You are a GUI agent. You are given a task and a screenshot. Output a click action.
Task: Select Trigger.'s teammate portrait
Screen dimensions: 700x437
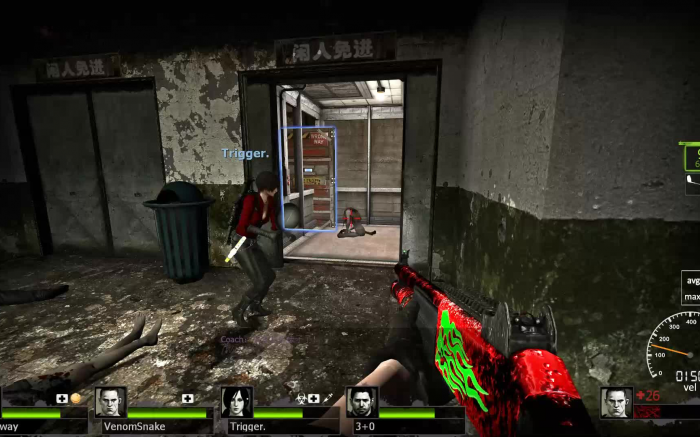click(236, 402)
